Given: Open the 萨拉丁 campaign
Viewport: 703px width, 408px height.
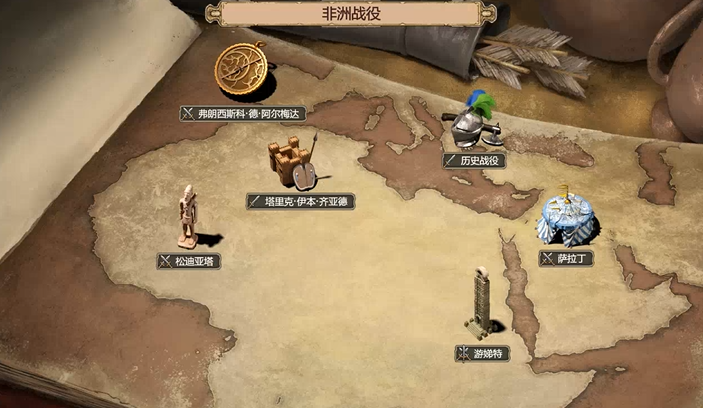Looking at the screenshot, I should click(x=568, y=258).
